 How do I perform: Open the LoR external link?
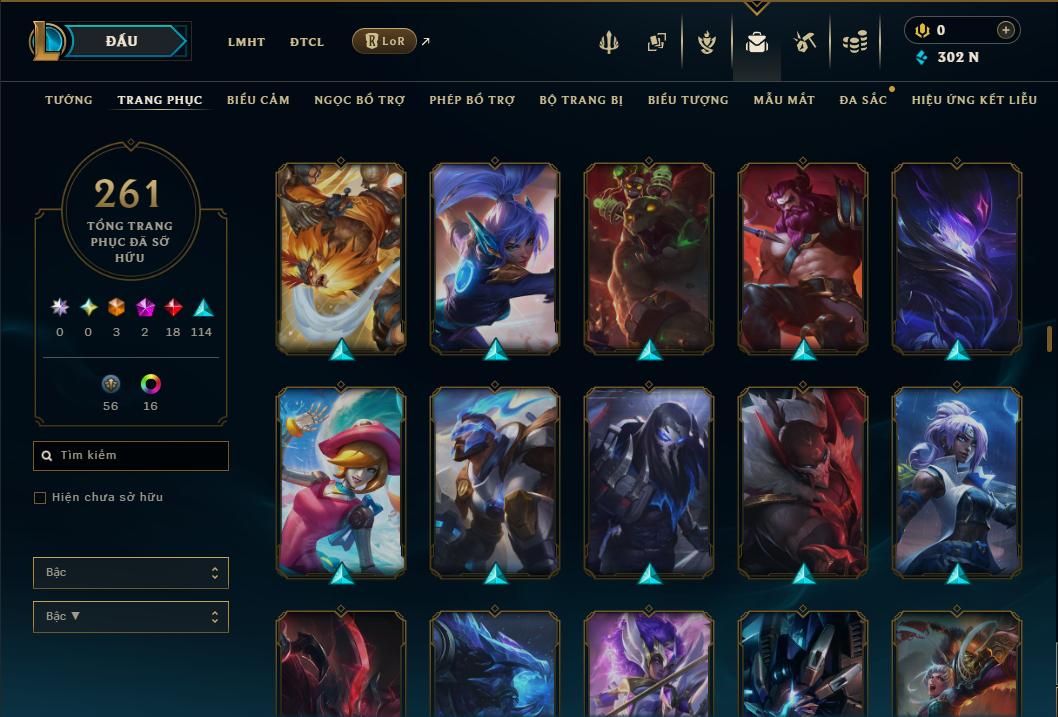(385, 41)
